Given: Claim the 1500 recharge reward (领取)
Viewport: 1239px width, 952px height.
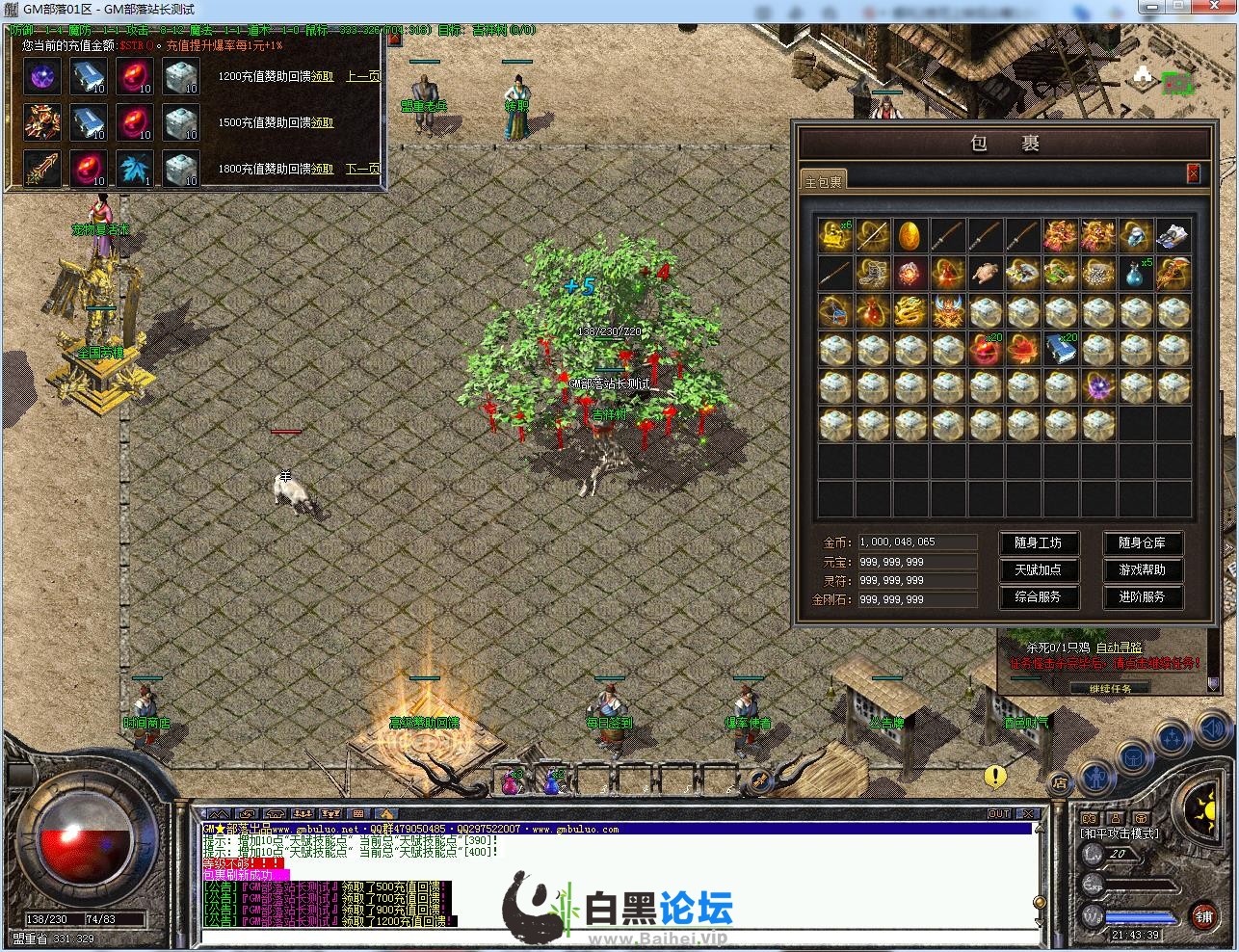Looking at the screenshot, I should tap(322, 123).
